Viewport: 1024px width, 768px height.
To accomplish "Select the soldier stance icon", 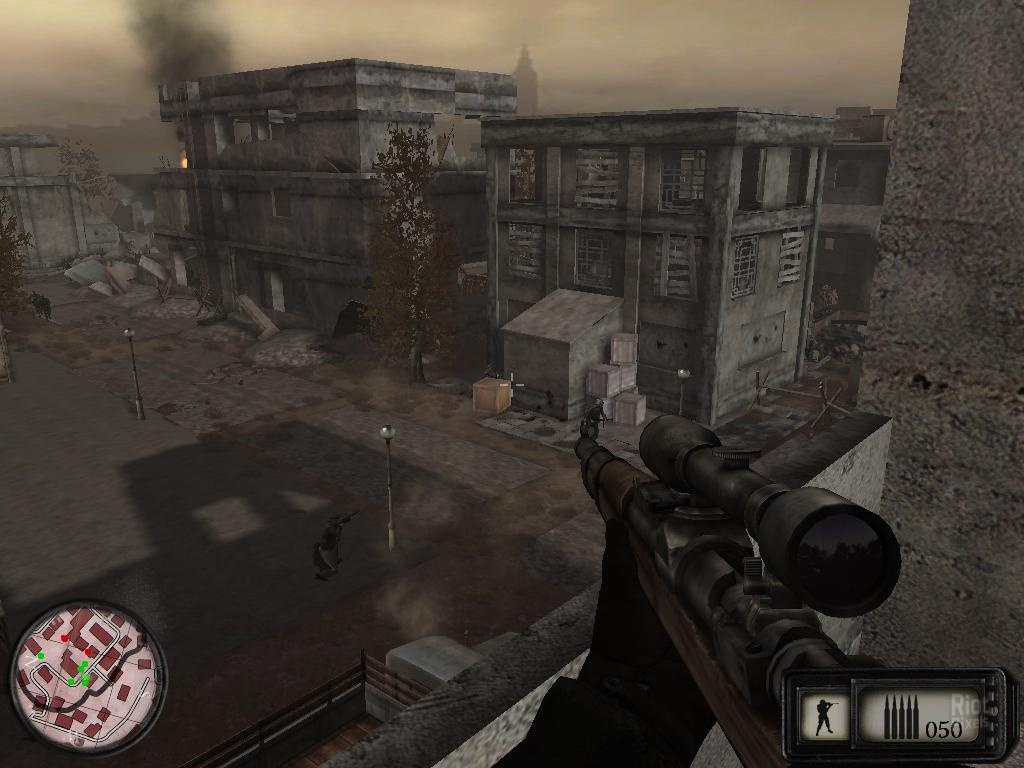I will point(825,716).
